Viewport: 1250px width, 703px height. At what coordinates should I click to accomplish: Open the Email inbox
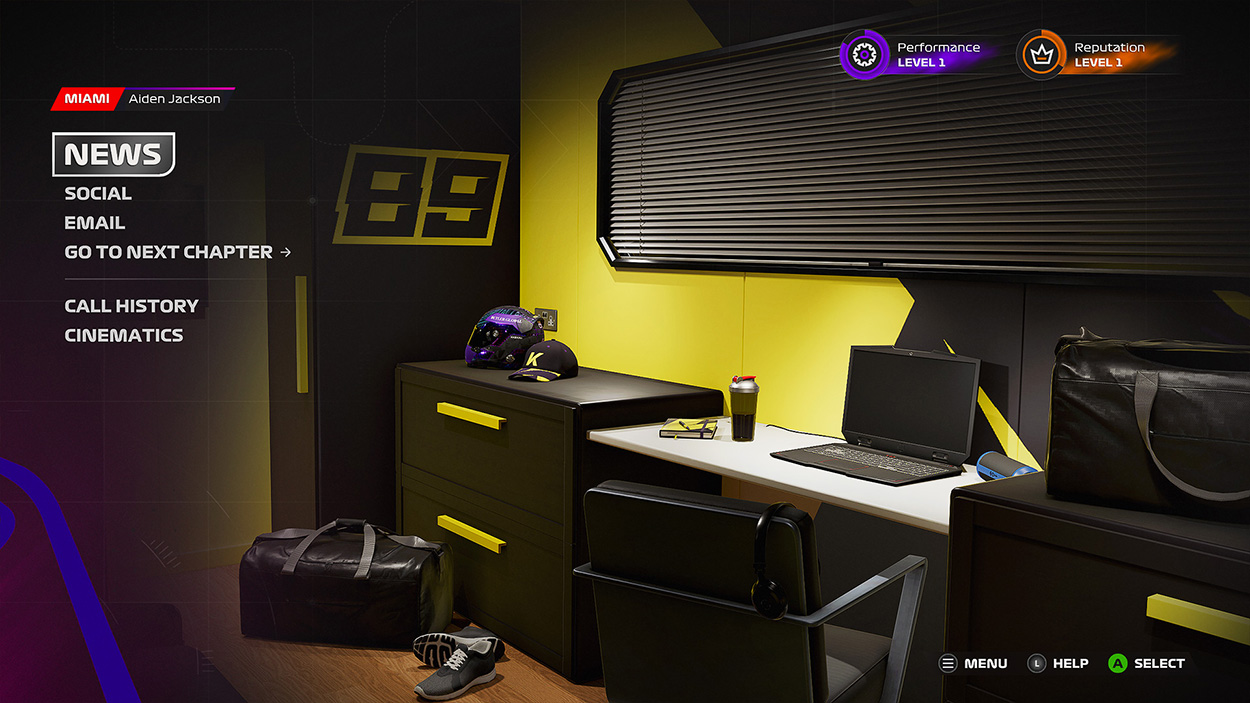click(x=95, y=223)
